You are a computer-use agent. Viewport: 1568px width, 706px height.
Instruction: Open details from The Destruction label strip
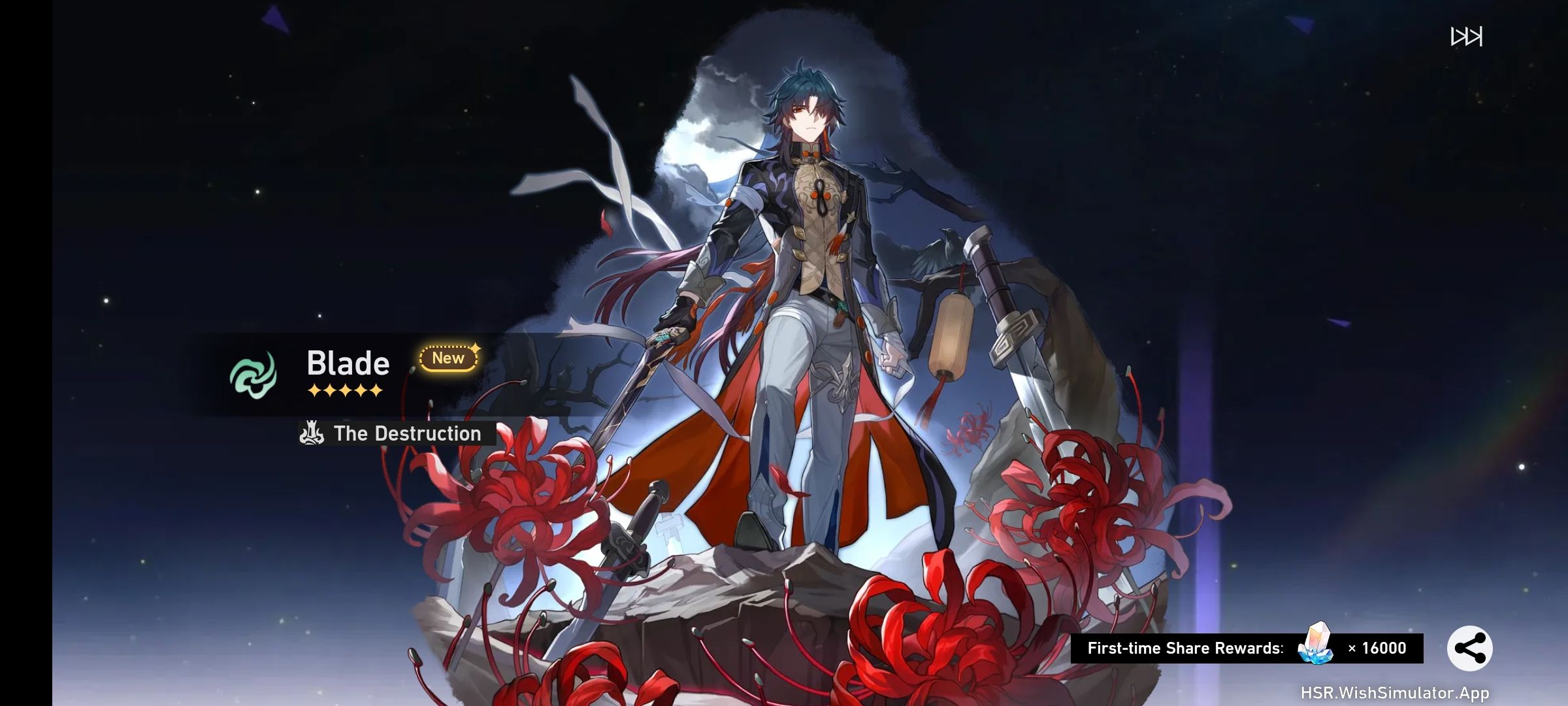406,433
